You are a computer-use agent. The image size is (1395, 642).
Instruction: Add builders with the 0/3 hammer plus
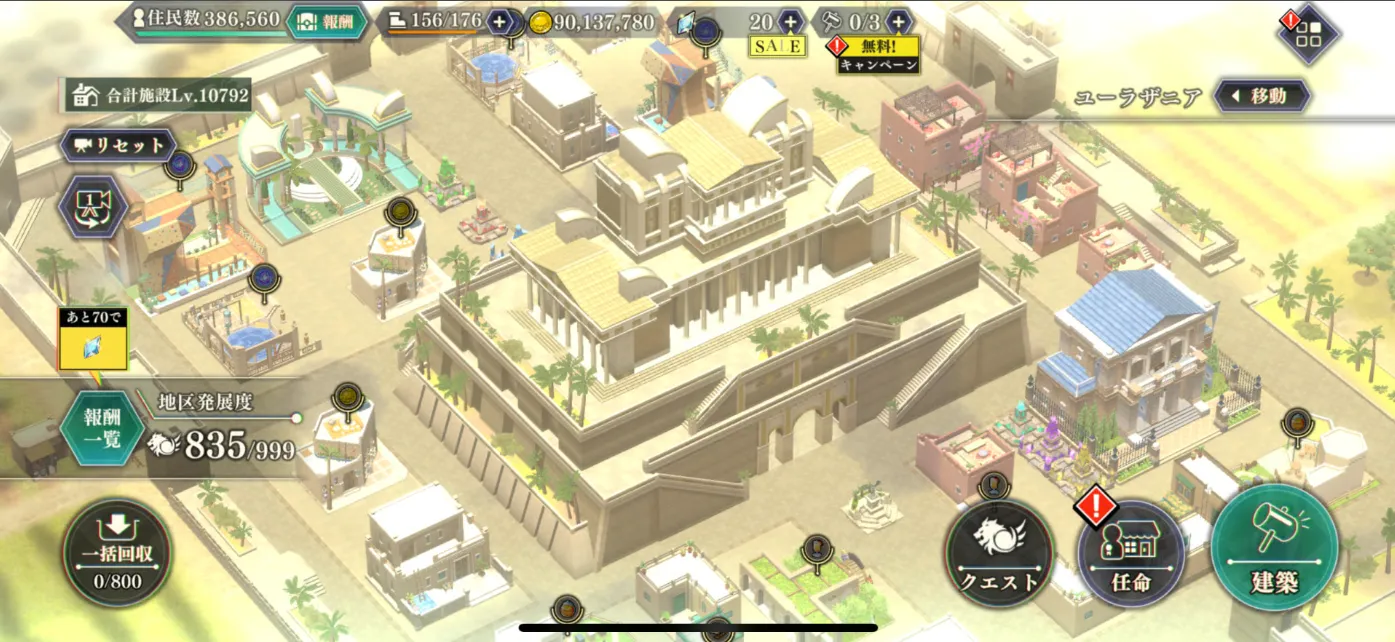pyautogui.click(x=898, y=21)
